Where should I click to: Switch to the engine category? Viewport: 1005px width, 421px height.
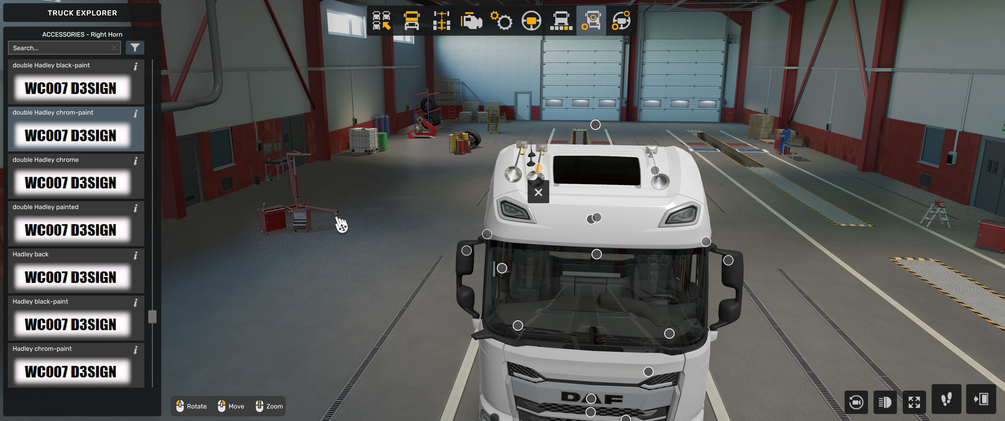coord(471,20)
